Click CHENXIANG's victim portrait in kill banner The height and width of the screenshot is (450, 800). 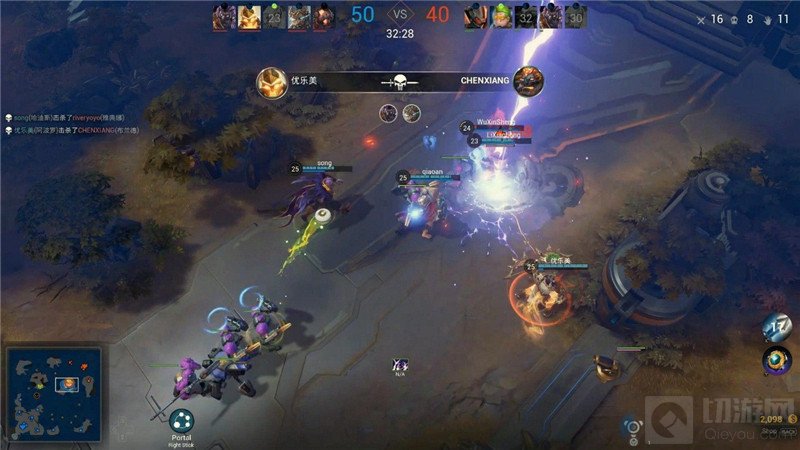pos(530,82)
